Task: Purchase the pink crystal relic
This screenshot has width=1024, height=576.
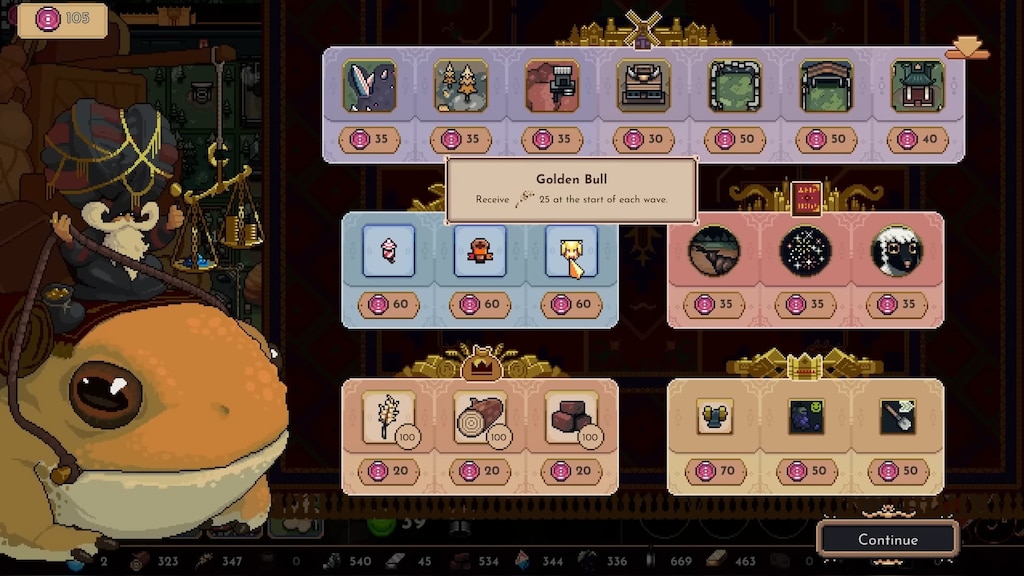Action: coord(388,251)
